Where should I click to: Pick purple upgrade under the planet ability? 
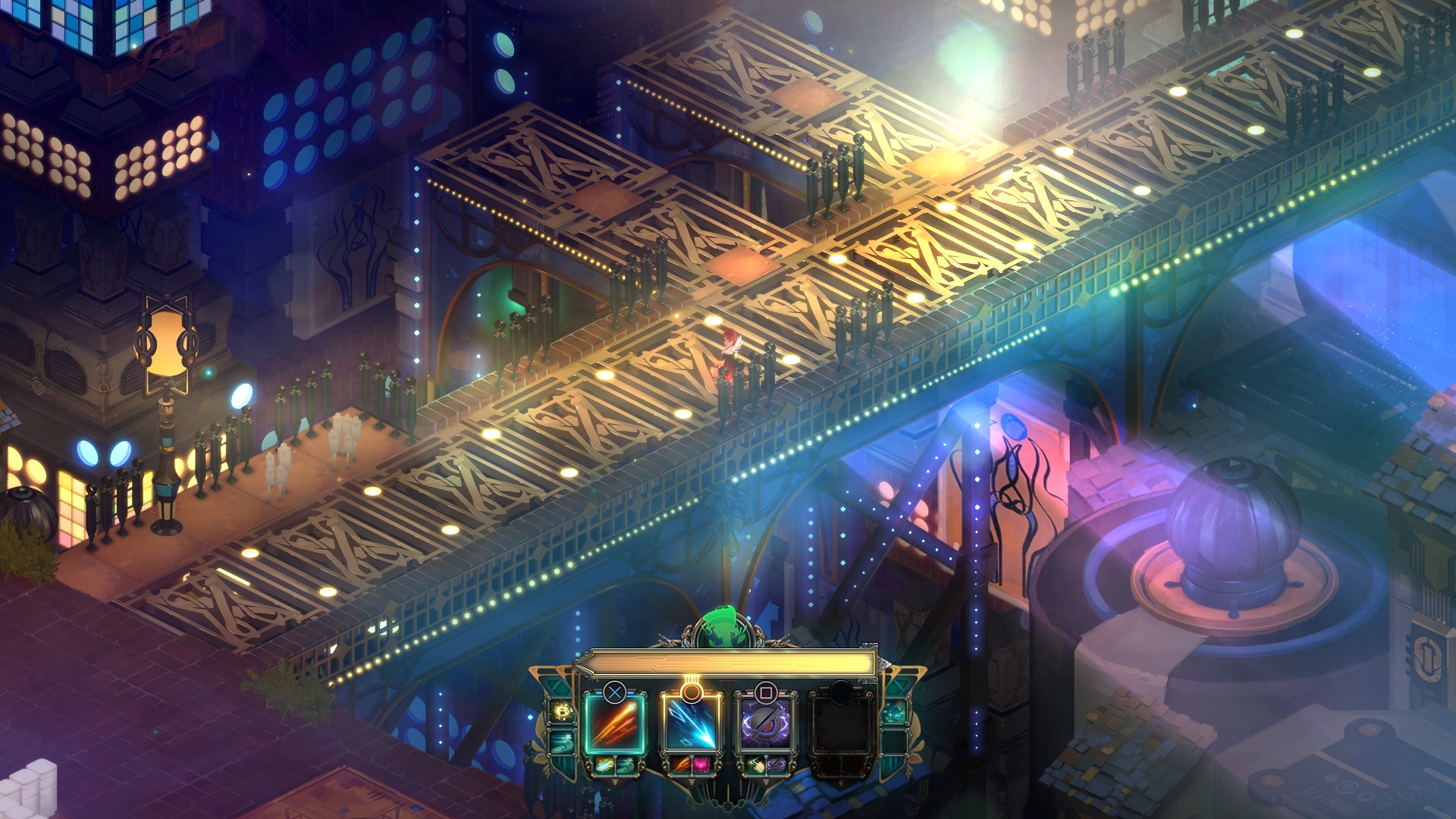[x=776, y=765]
